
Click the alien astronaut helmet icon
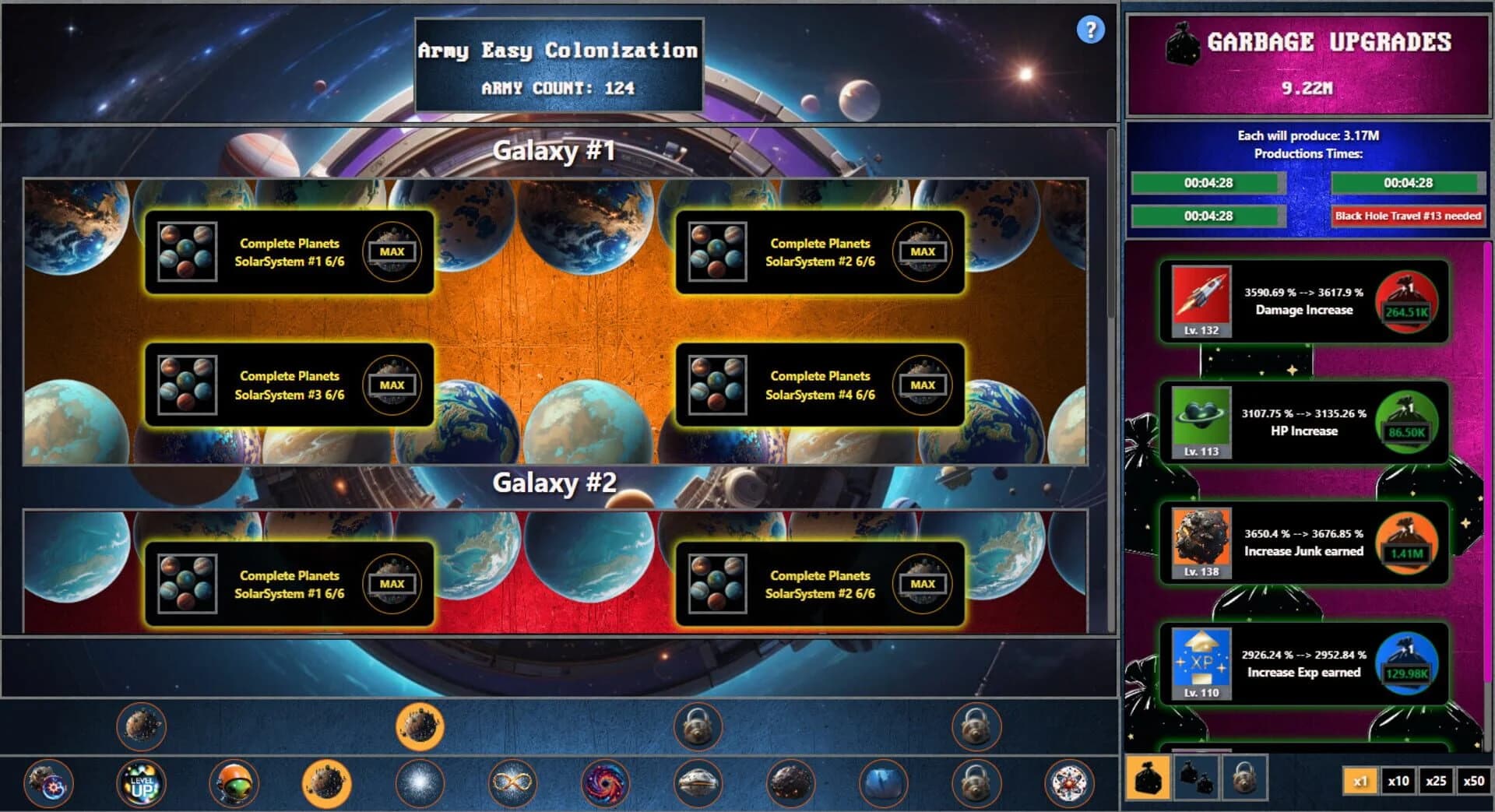234,784
